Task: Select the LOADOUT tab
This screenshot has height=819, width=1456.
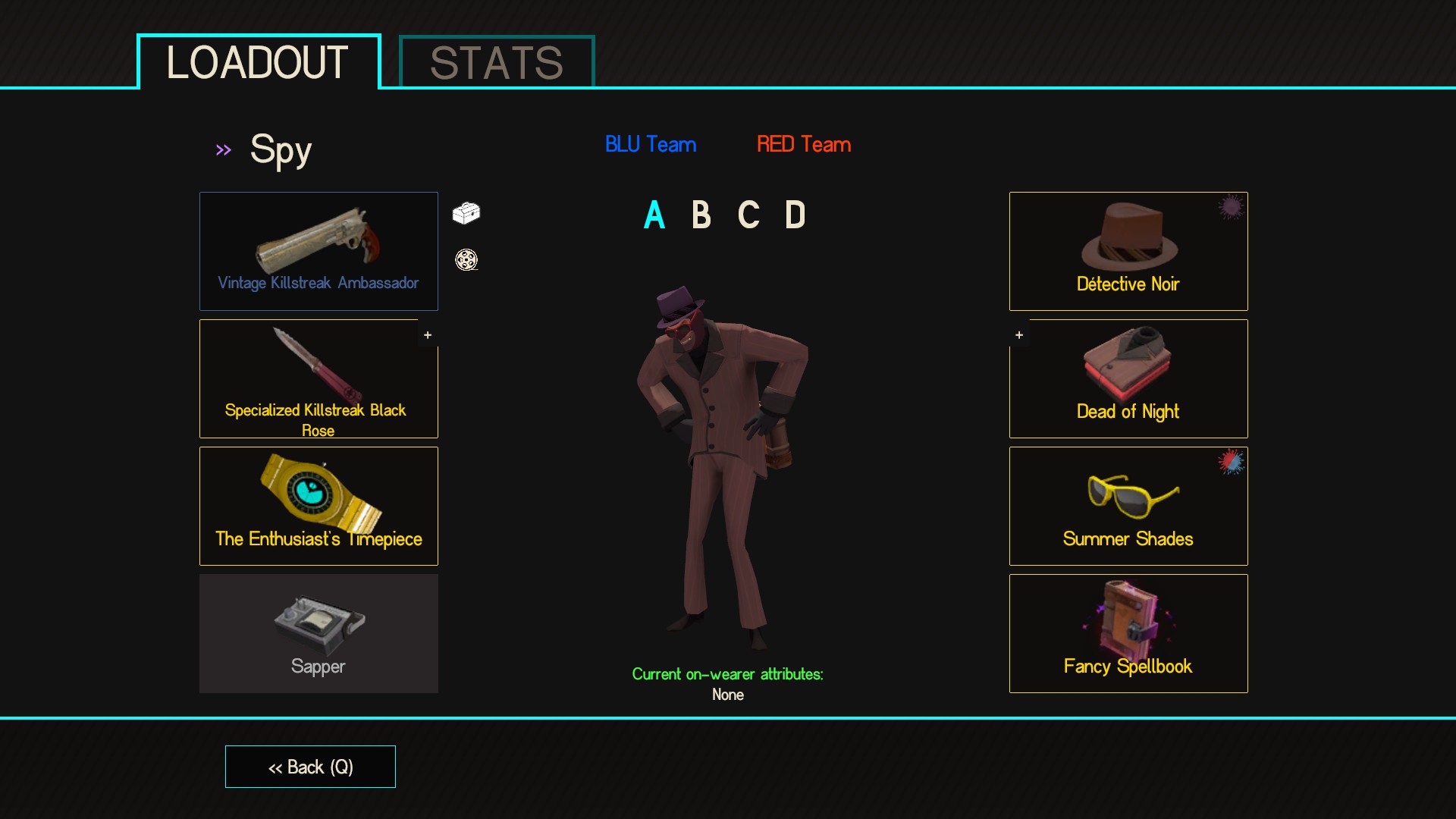Action: [258, 62]
